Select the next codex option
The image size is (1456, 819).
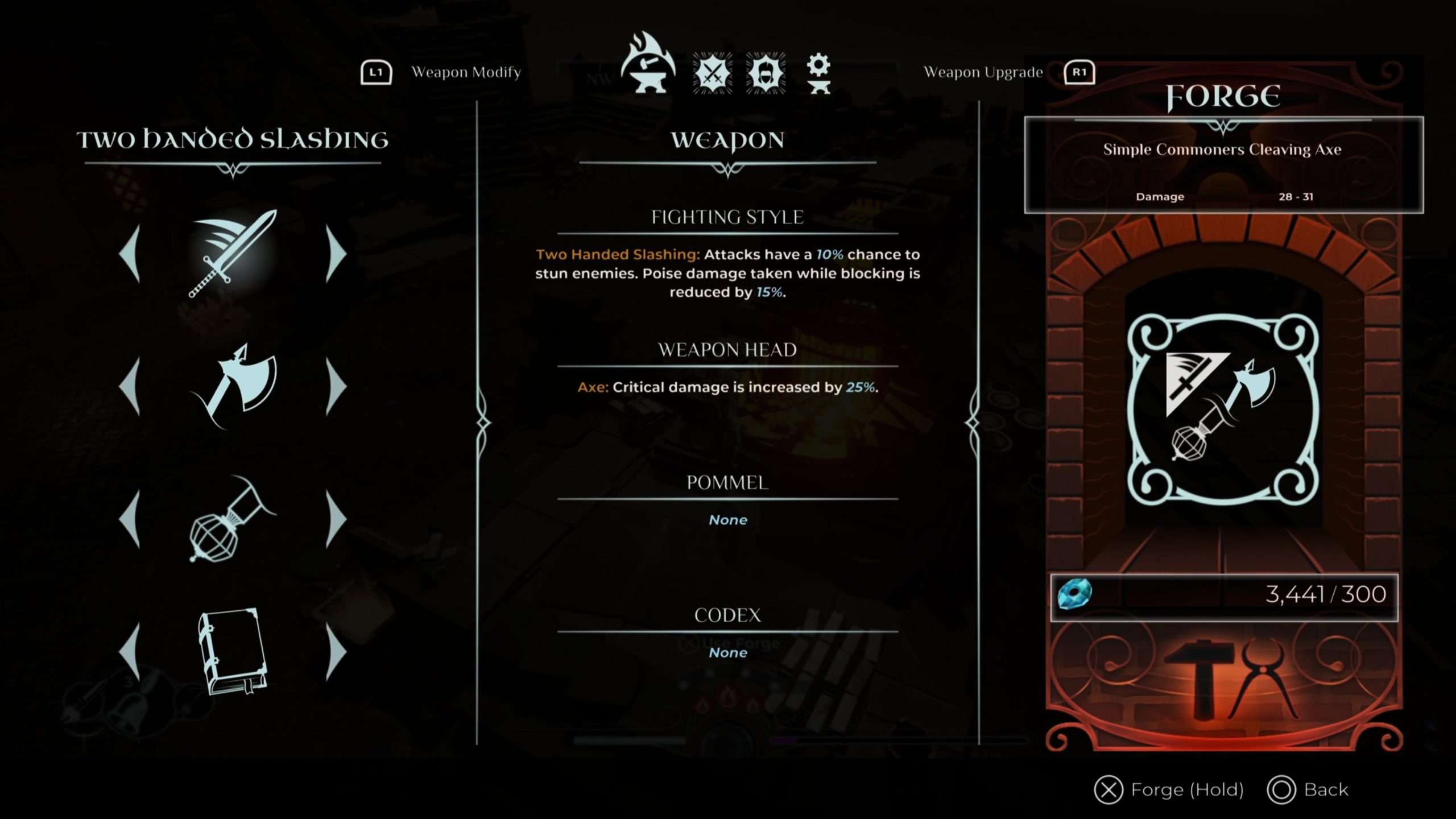336,652
